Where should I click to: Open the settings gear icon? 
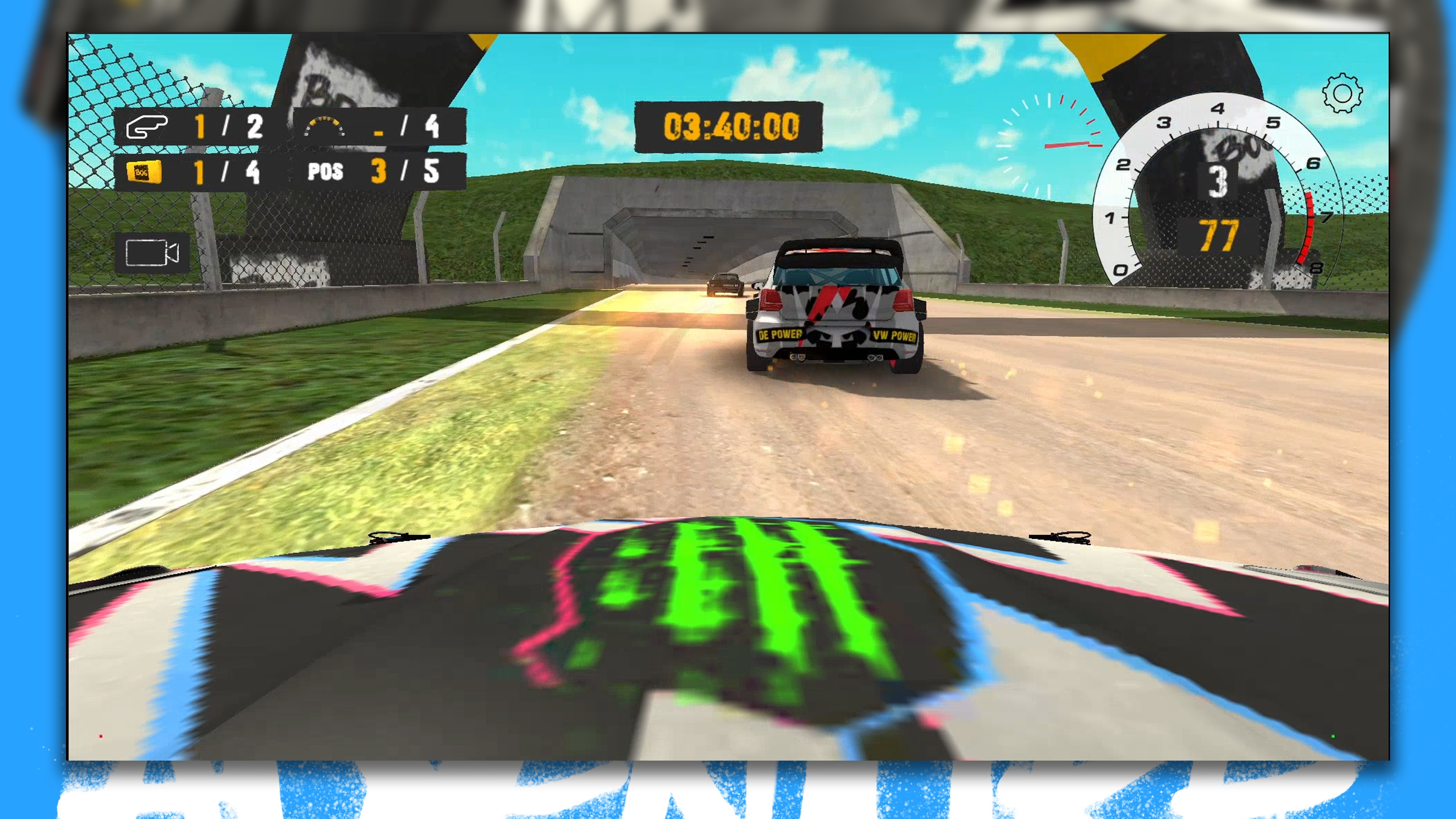click(x=1342, y=93)
